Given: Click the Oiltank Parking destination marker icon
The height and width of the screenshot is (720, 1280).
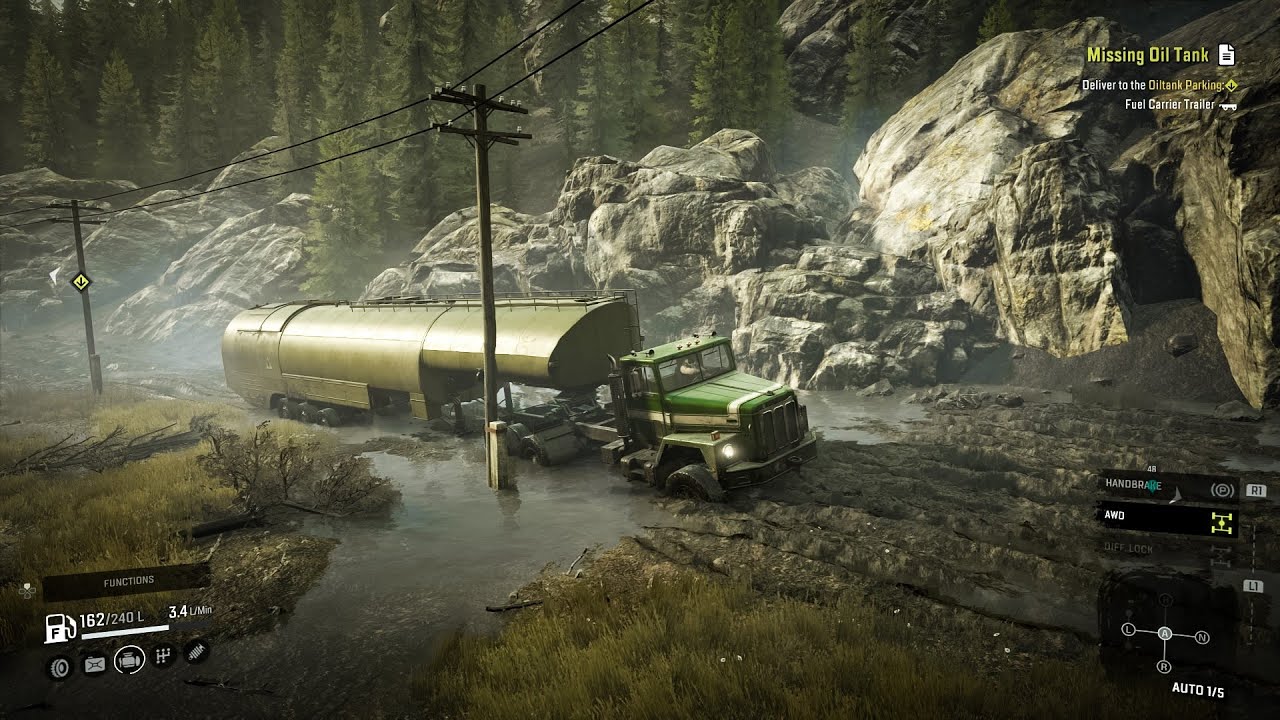Looking at the screenshot, I should tap(1231, 86).
